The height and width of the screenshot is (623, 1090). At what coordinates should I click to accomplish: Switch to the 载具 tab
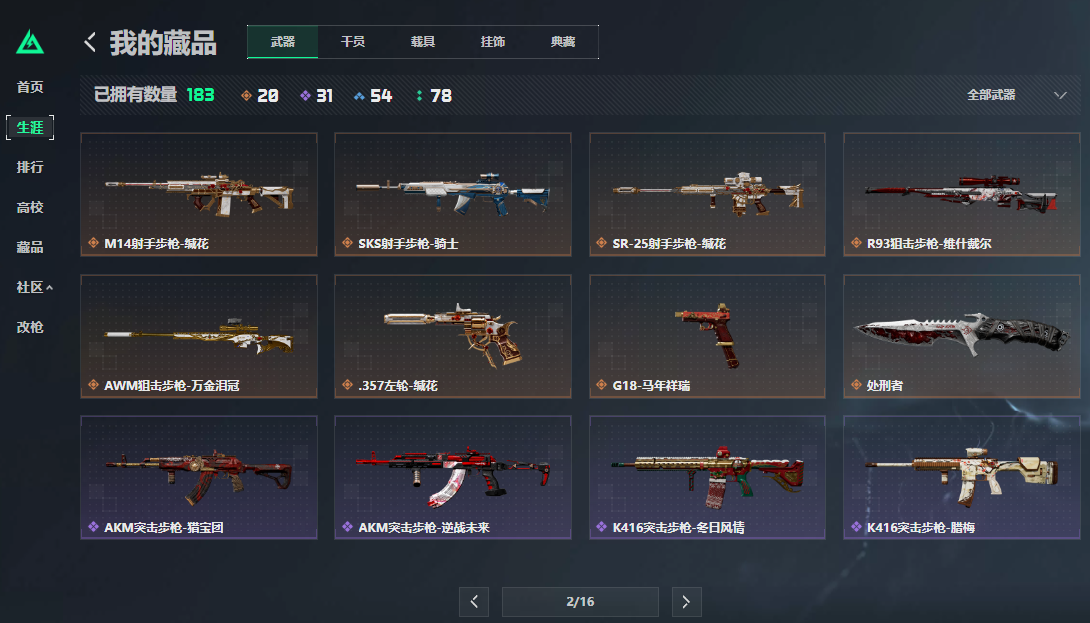(x=422, y=42)
